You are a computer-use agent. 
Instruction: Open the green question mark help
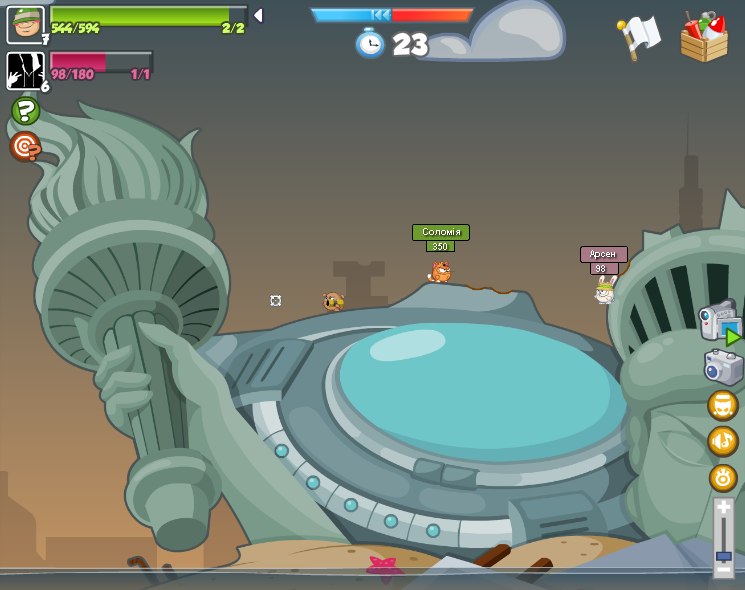coord(25,110)
